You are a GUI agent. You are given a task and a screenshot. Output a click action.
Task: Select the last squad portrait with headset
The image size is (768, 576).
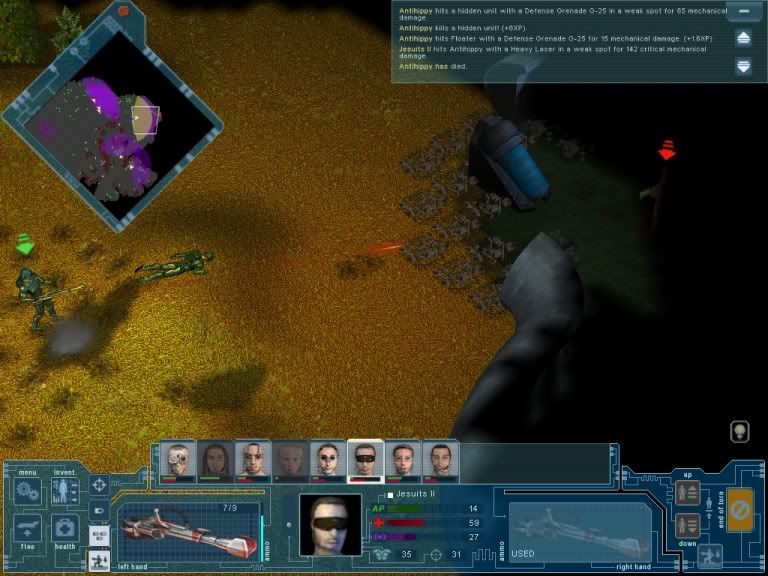[x=440, y=462]
